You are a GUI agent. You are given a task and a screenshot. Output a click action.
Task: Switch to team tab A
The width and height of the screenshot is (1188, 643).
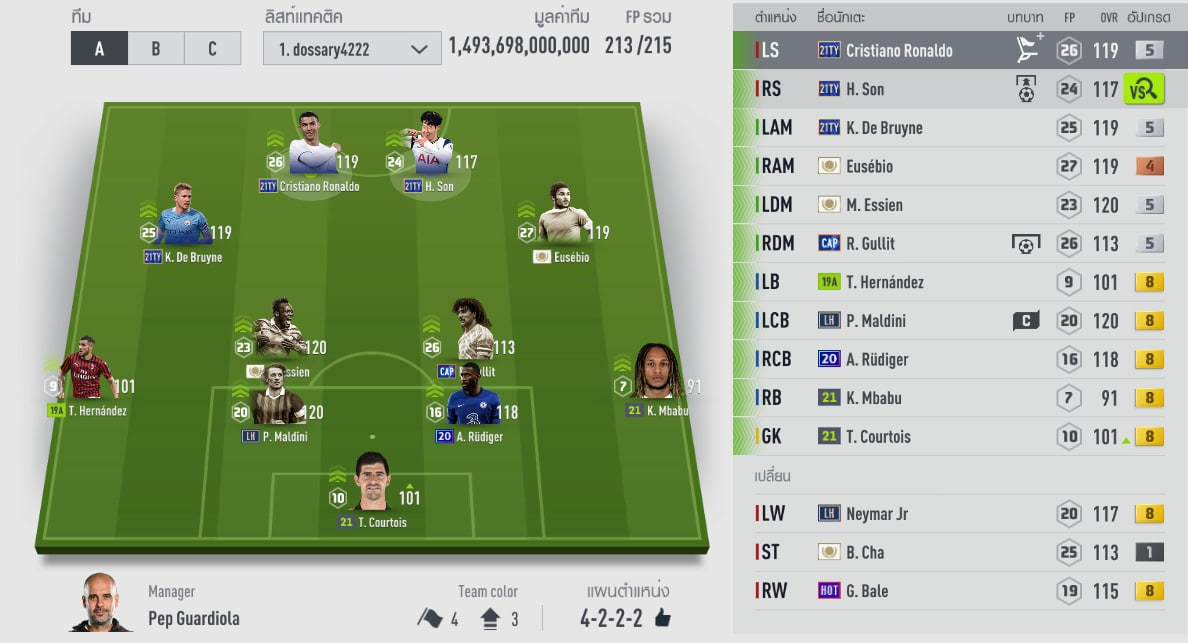click(x=99, y=49)
